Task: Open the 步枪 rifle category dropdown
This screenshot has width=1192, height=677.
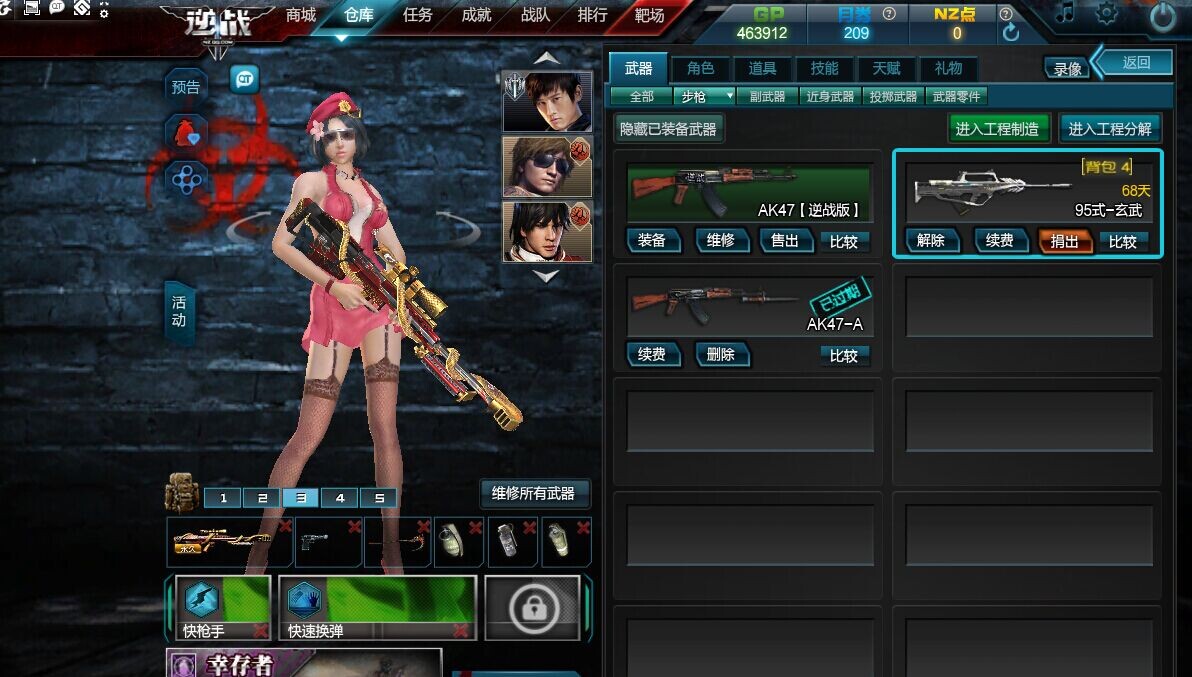Action: 705,97
